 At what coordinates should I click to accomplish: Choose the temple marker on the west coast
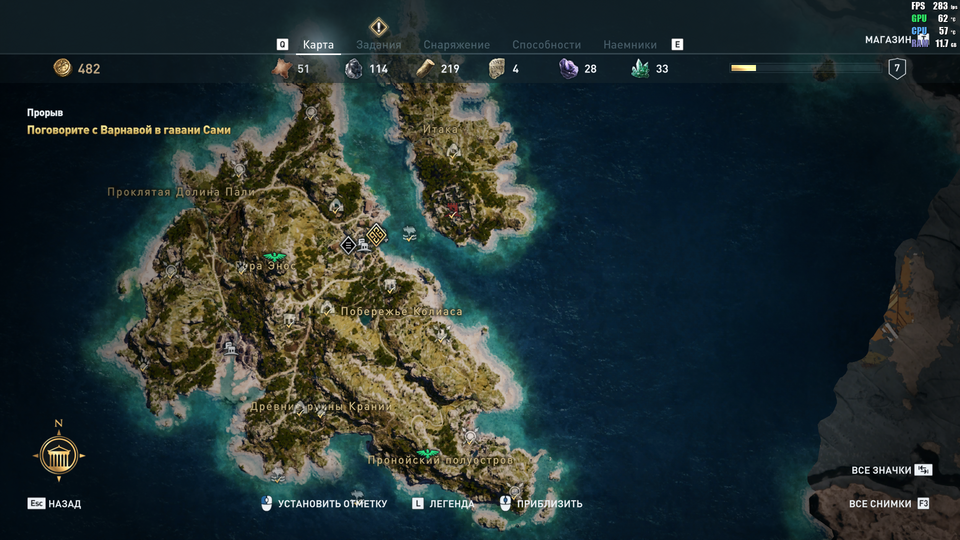point(231,348)
